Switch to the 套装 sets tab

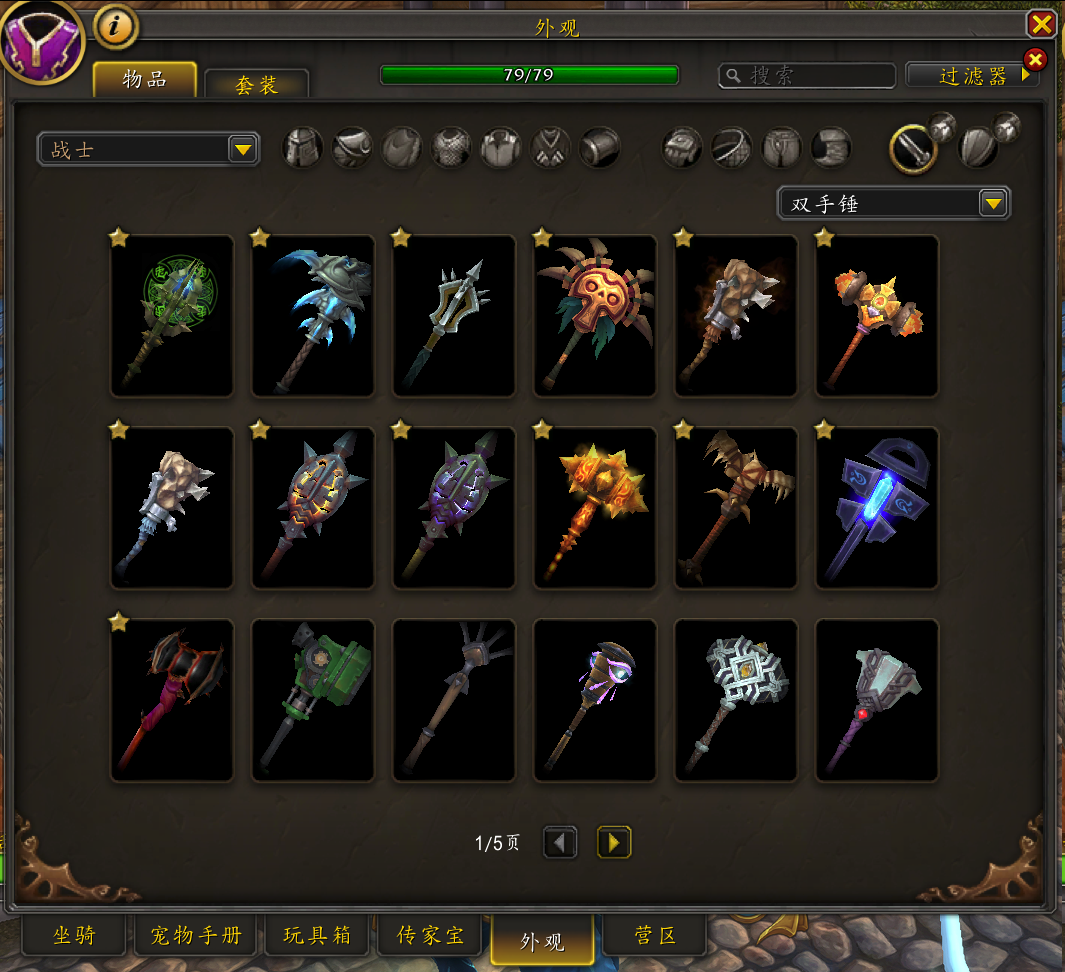[x=256, y=84]
